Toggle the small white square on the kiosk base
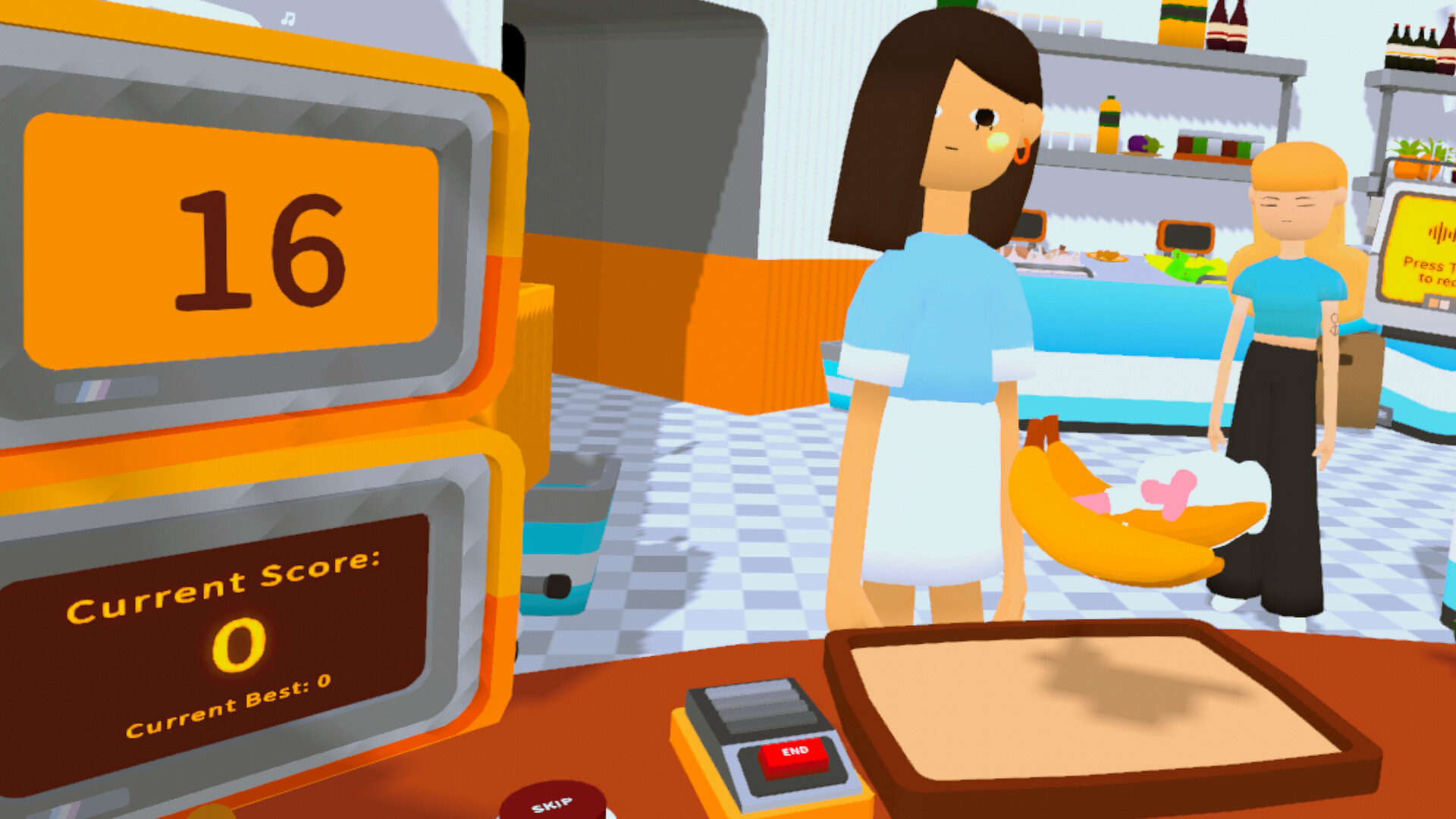 tap(1445, 305)
